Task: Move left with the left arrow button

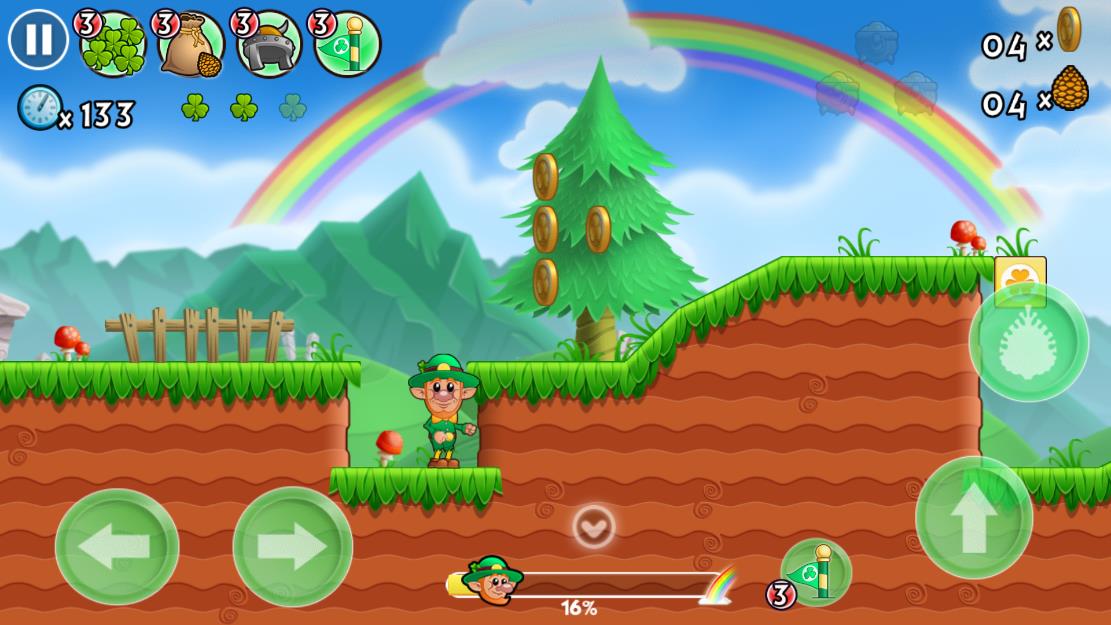Action: click(x=117, y=546)
